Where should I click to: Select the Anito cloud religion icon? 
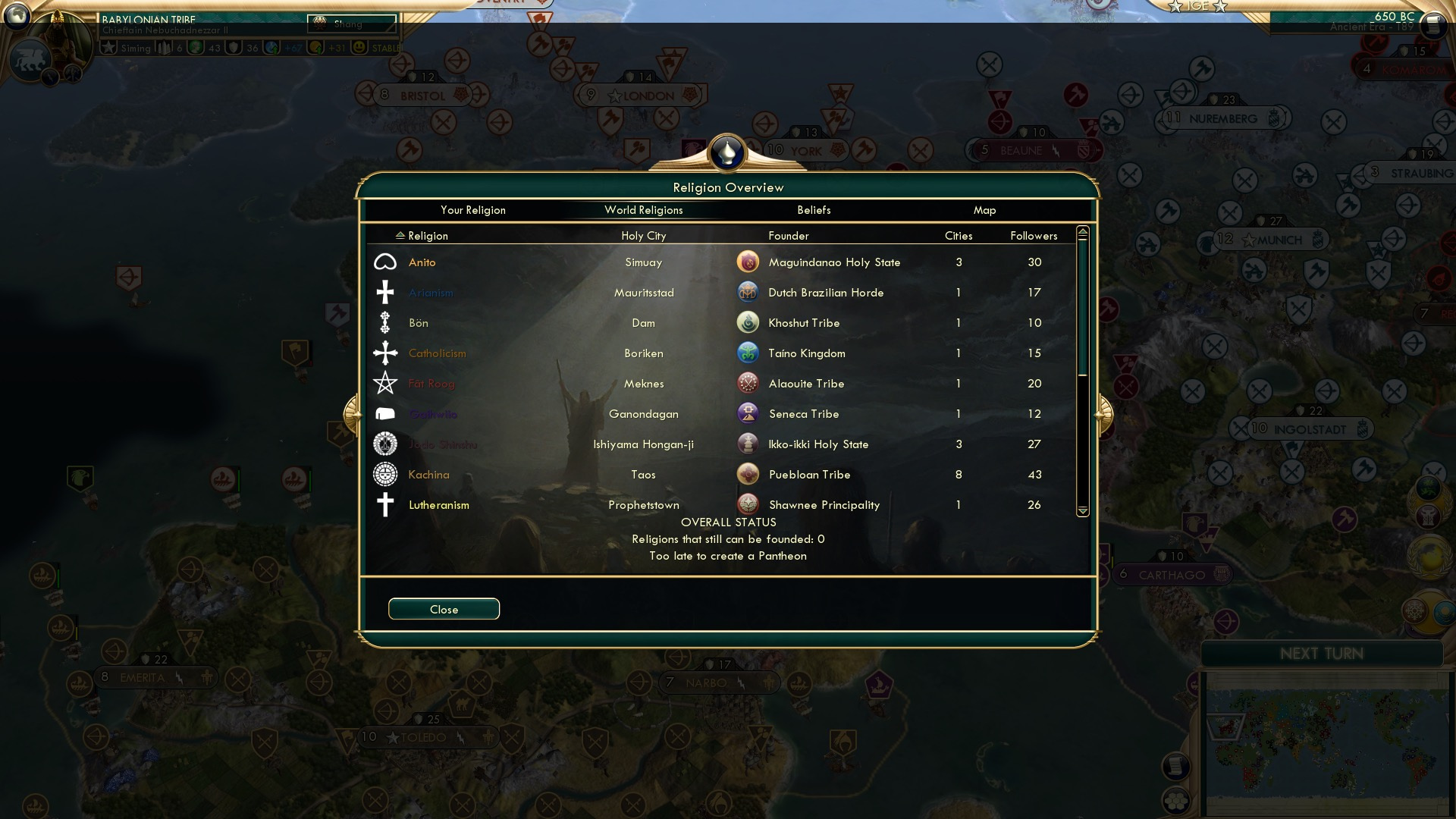coord(387,262)
